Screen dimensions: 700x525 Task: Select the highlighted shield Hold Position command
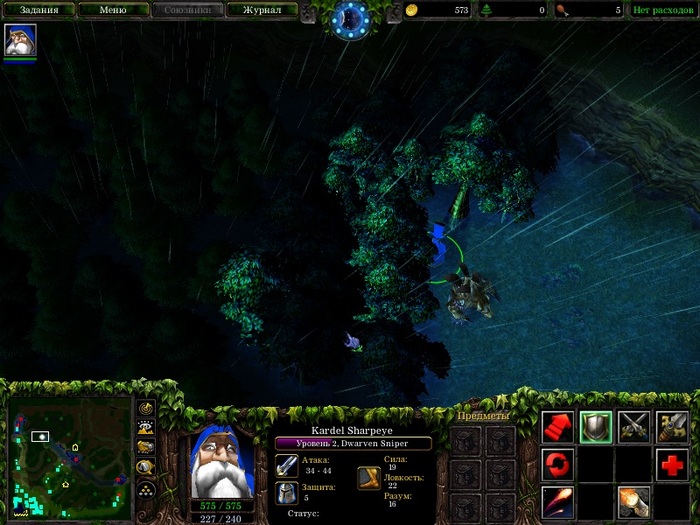(596, 427)
